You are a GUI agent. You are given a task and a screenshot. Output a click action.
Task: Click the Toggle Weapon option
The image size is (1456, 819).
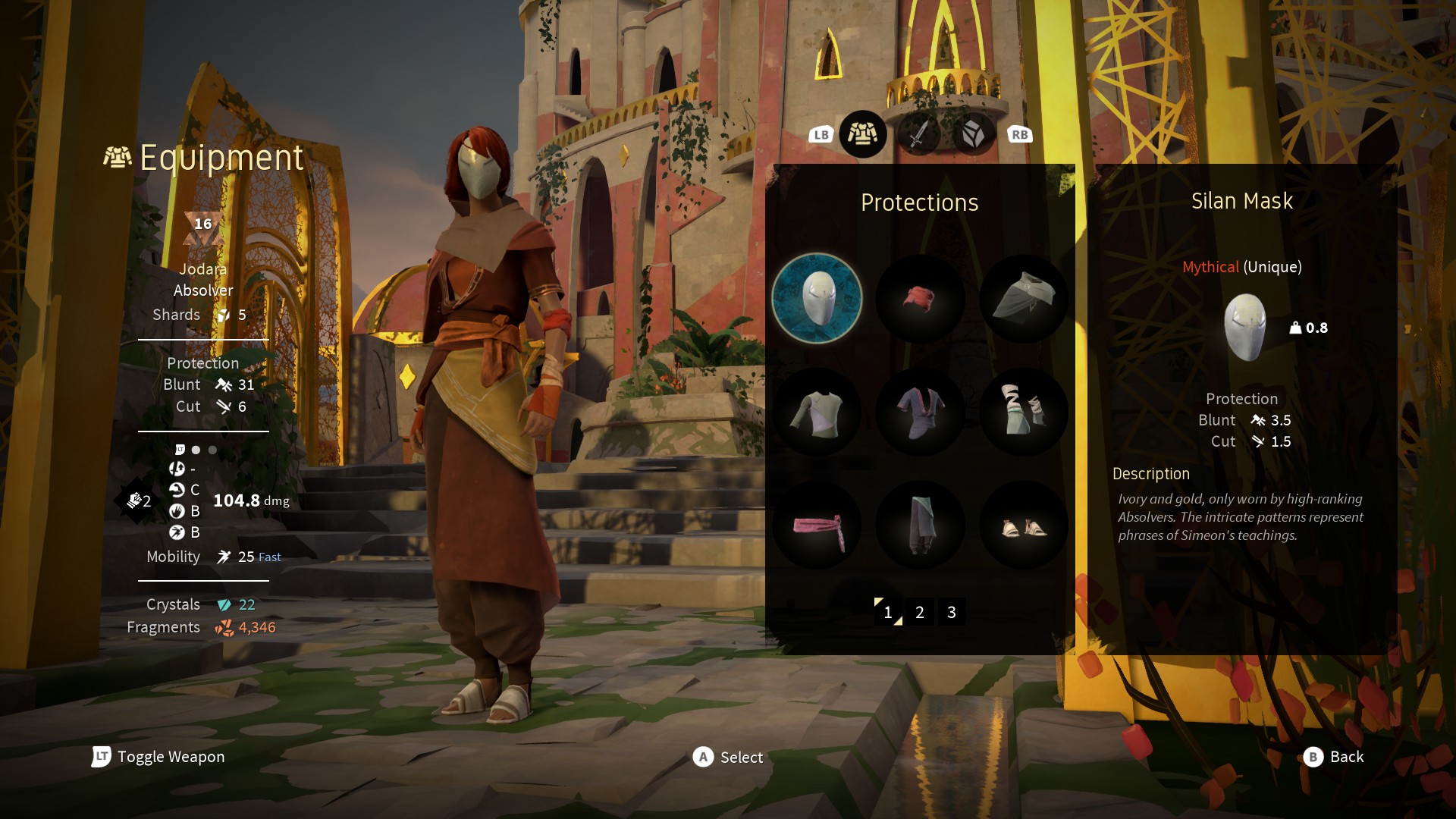(158, 757)
